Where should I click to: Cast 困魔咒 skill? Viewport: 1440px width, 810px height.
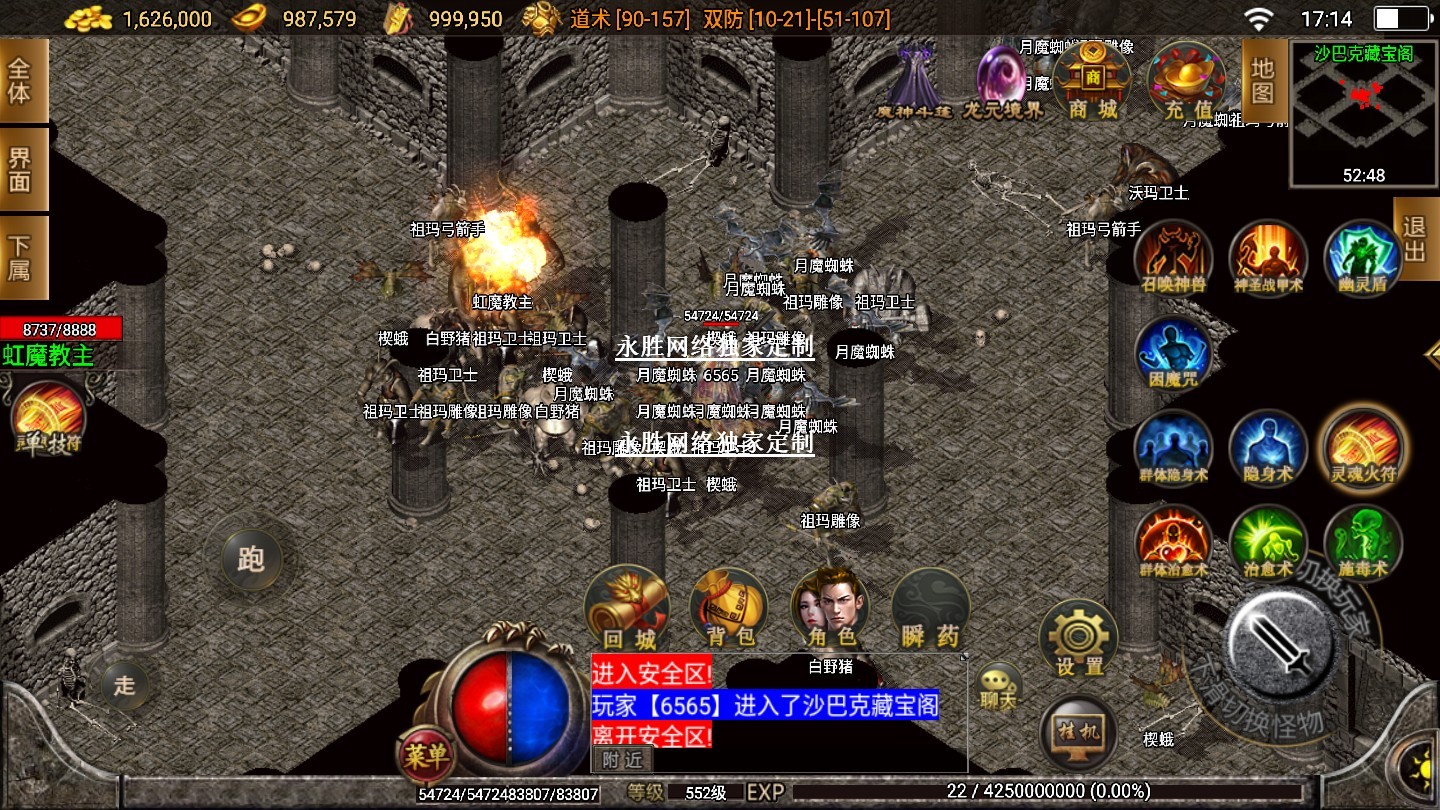coord(1173,352)
